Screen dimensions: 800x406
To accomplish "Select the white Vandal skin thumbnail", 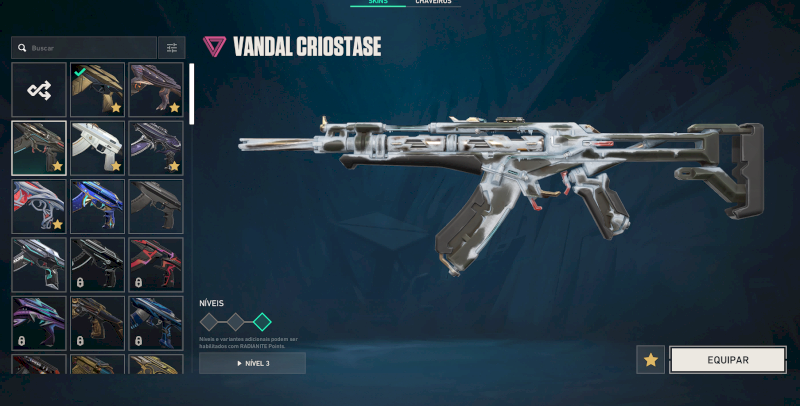I will click(x=97, y=148).
